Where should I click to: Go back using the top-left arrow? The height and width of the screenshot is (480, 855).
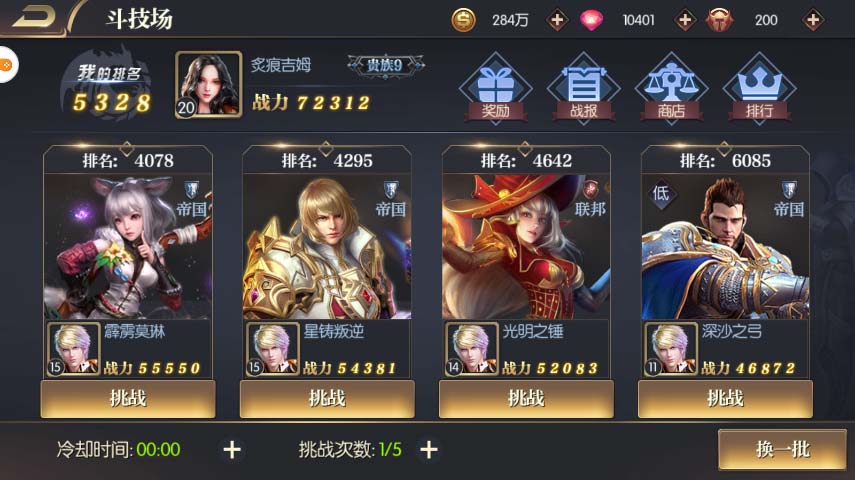point(35,17)
